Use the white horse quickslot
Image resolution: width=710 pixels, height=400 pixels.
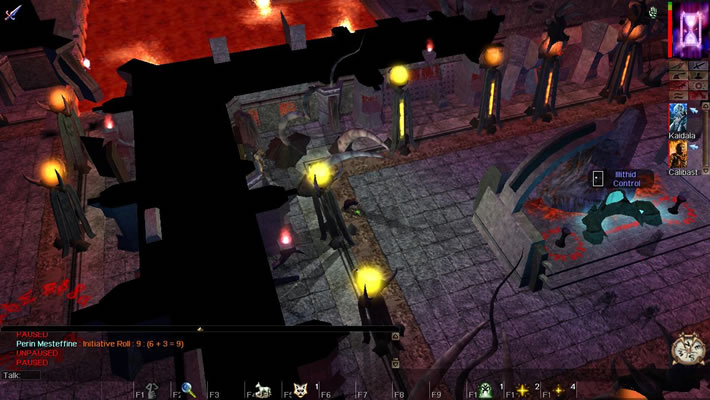(265, 390)
